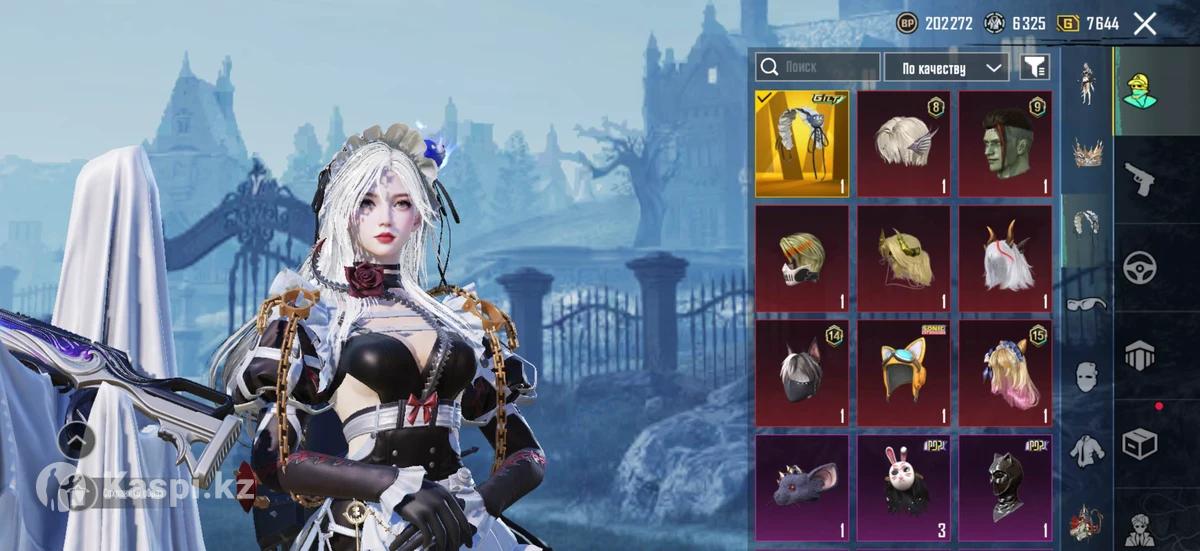Select the yellow cat-ear Sonic helmet
The width and height of the screenshot is (1200, 551).
coord(903,371)
